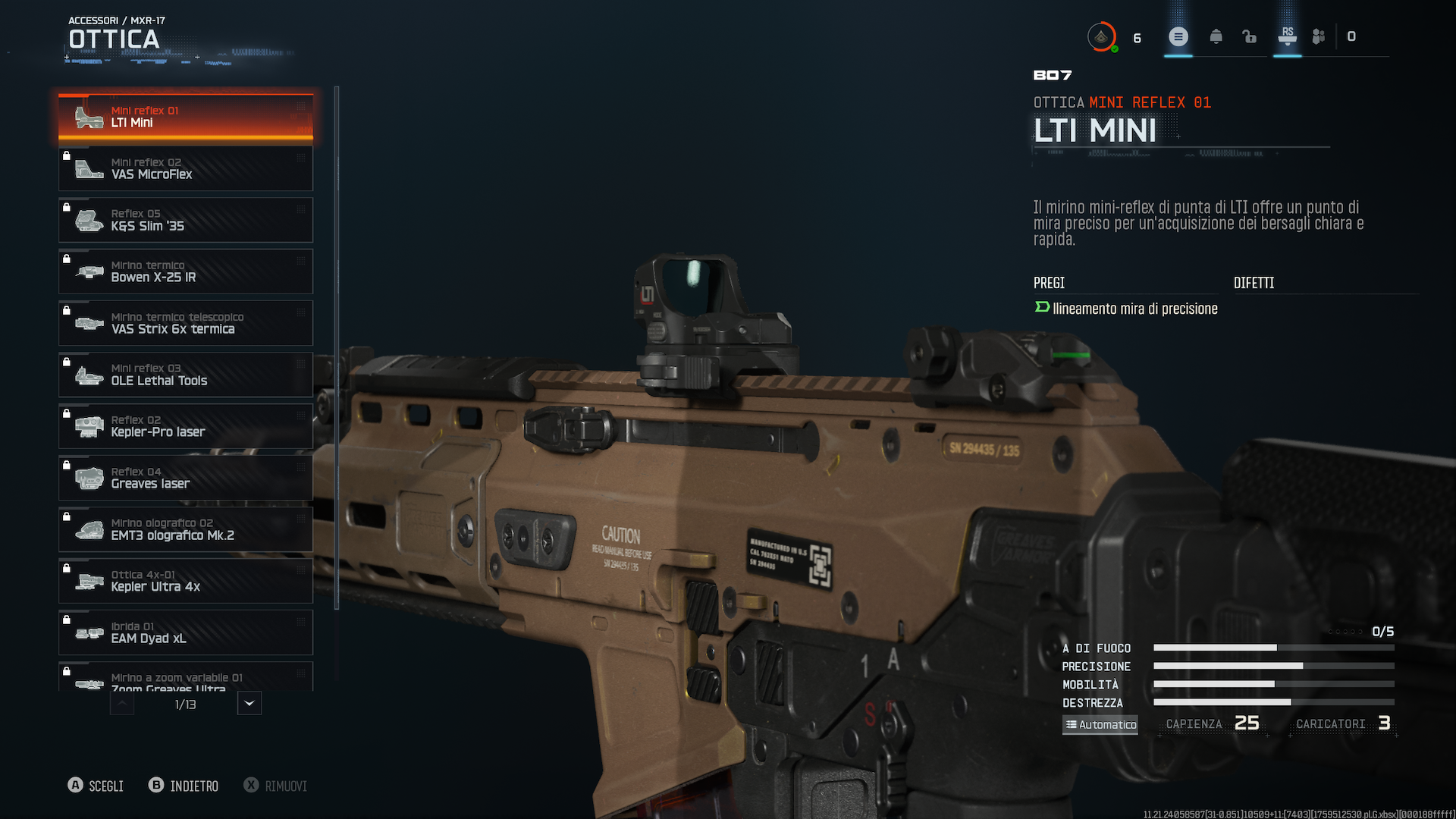Click the circular menu list icon

[1178, 36]
